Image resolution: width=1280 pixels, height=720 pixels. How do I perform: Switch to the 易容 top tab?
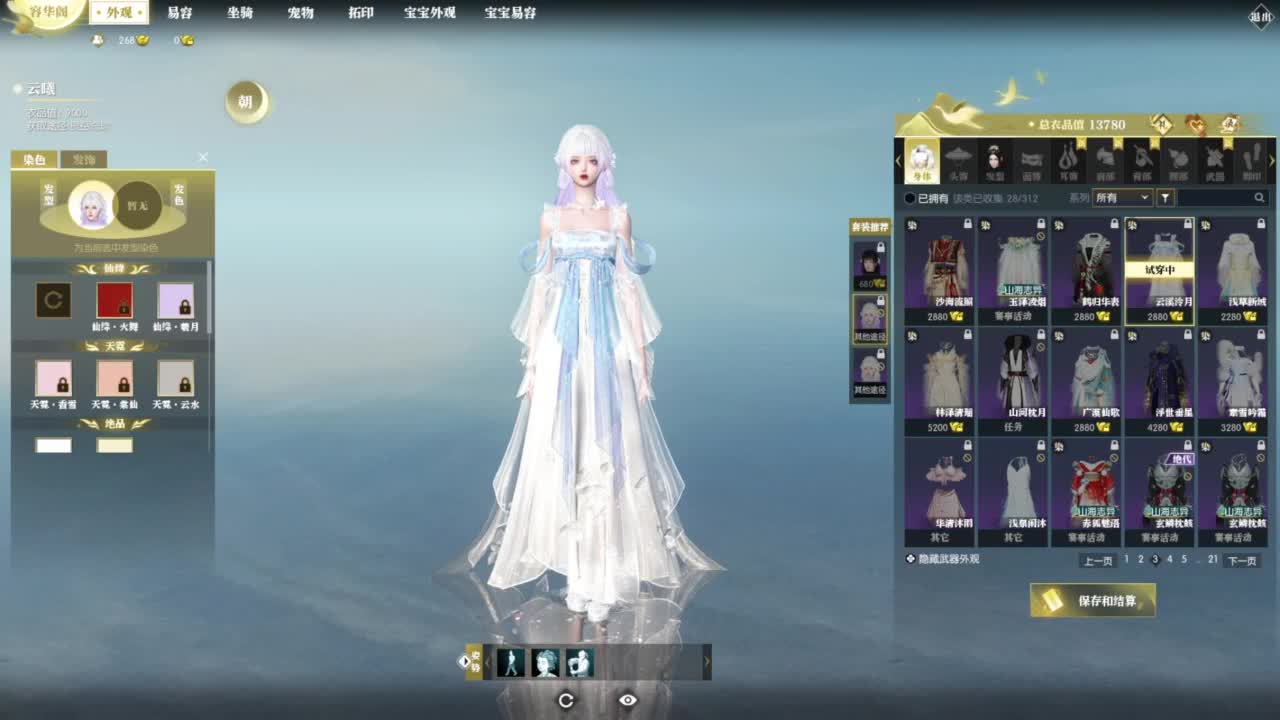coord(180,13)
